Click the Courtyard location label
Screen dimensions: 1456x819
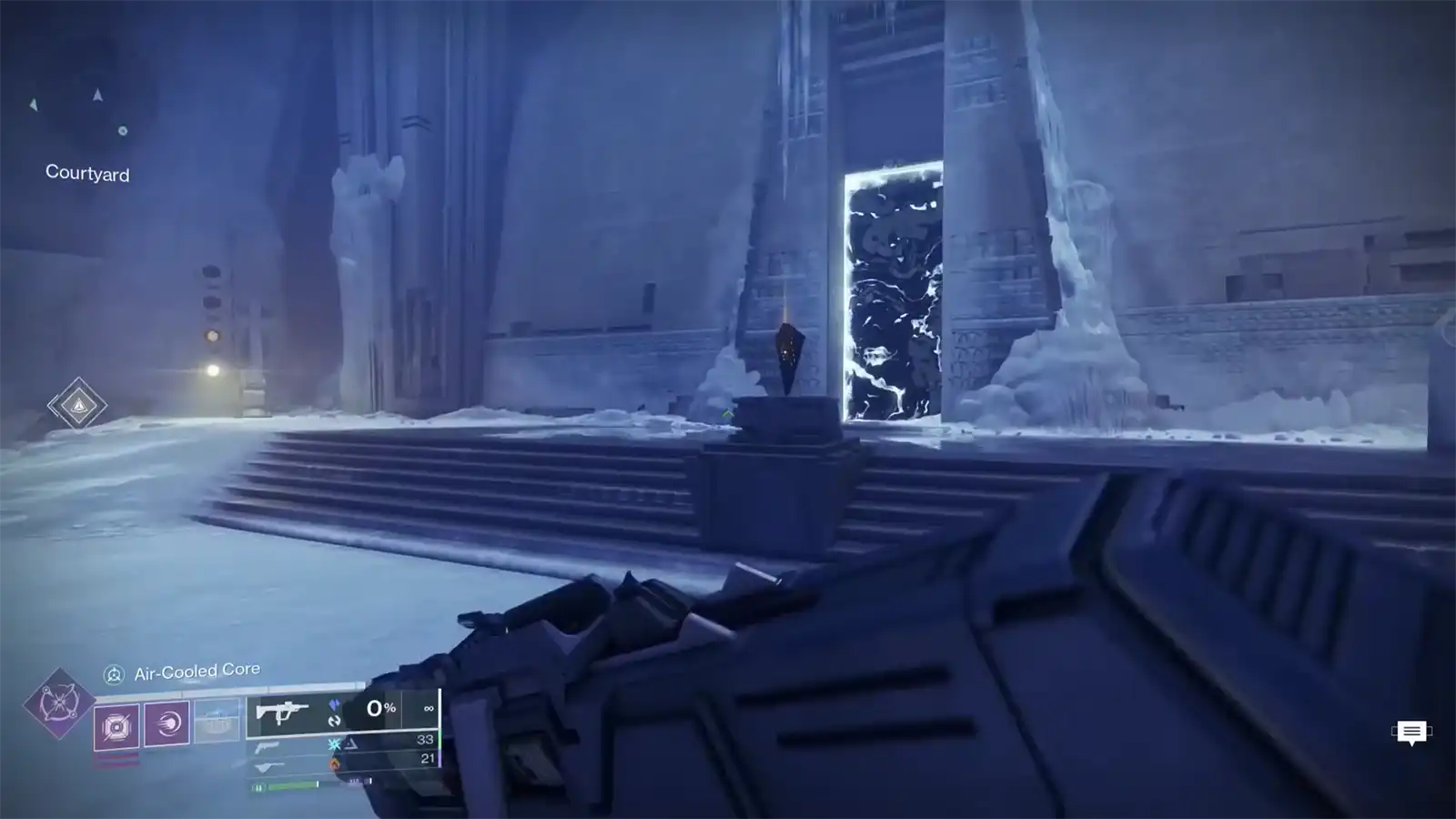86,174
